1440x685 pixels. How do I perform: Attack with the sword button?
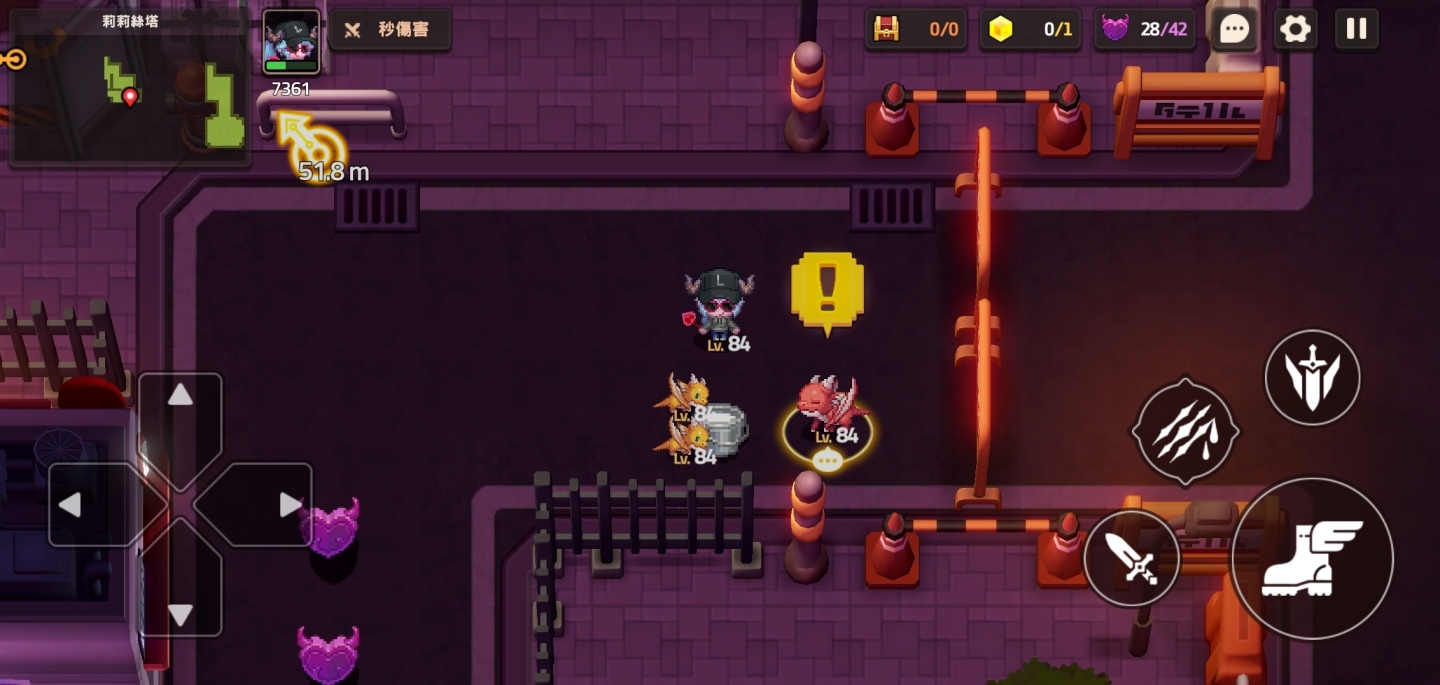[x=1131, y=558]
